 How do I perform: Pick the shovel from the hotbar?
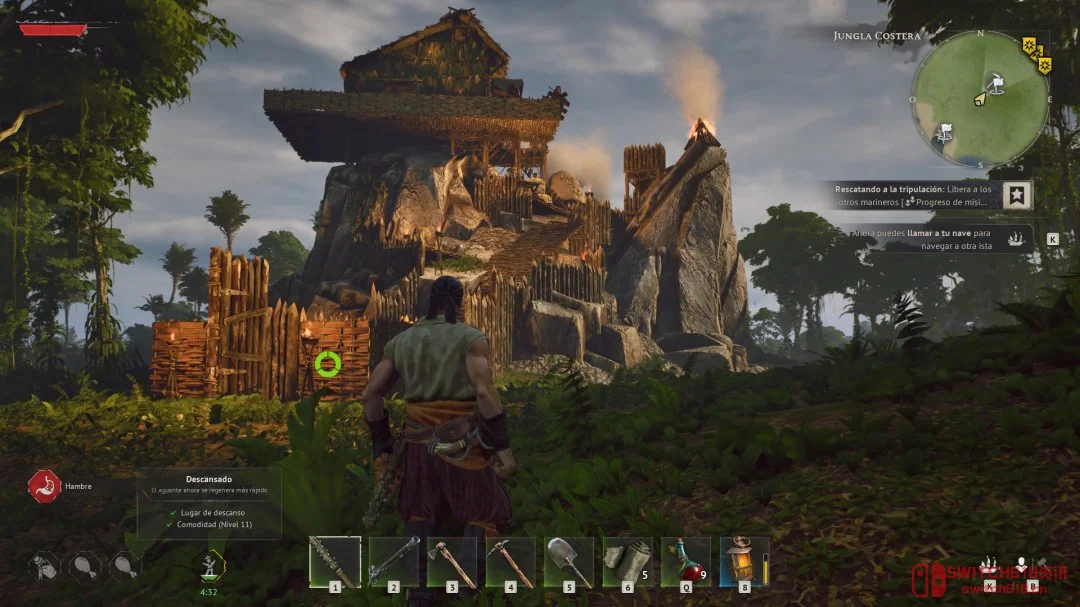[x=569, y=562]
